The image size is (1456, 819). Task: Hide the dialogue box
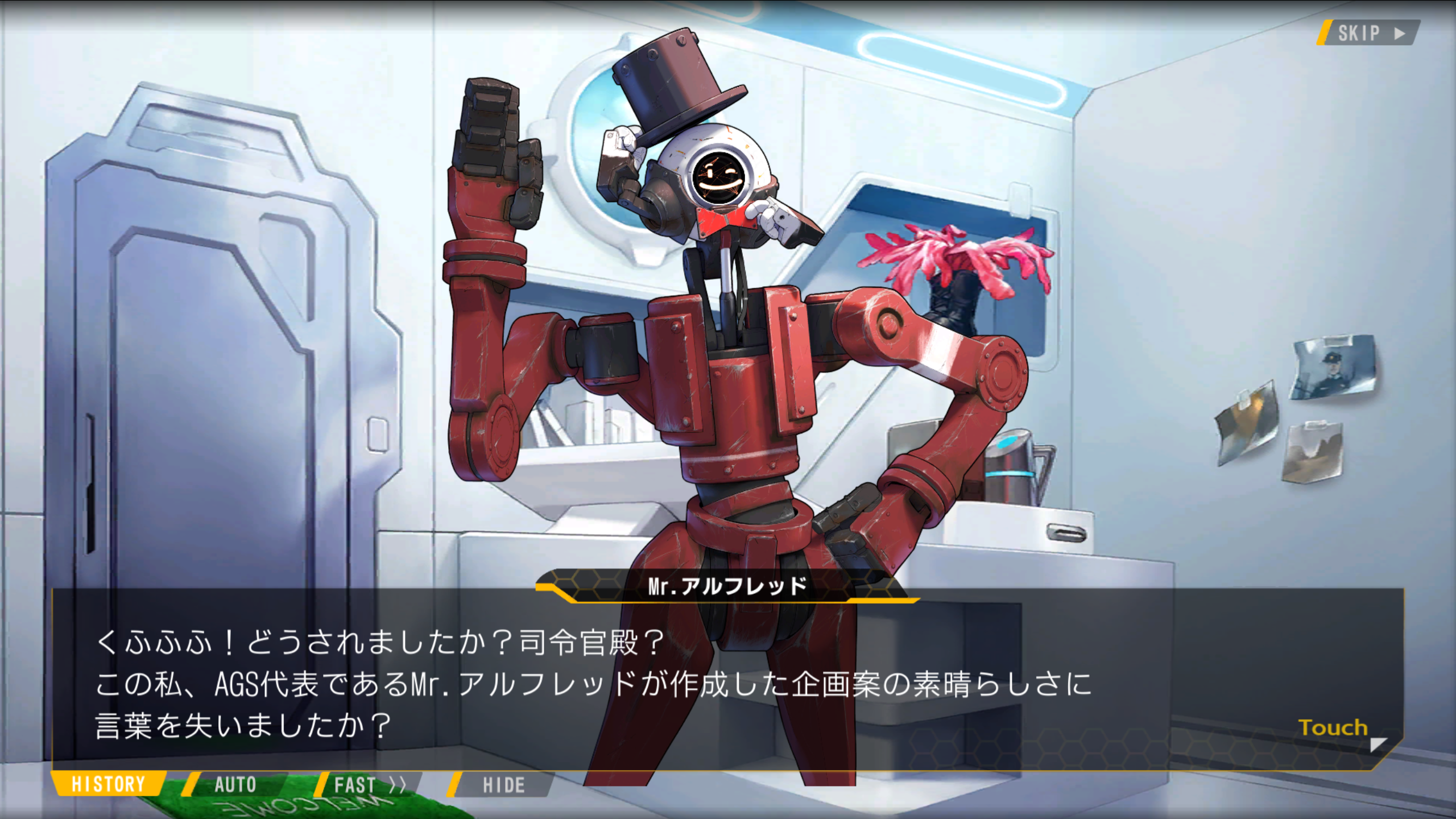click(503, 785)
